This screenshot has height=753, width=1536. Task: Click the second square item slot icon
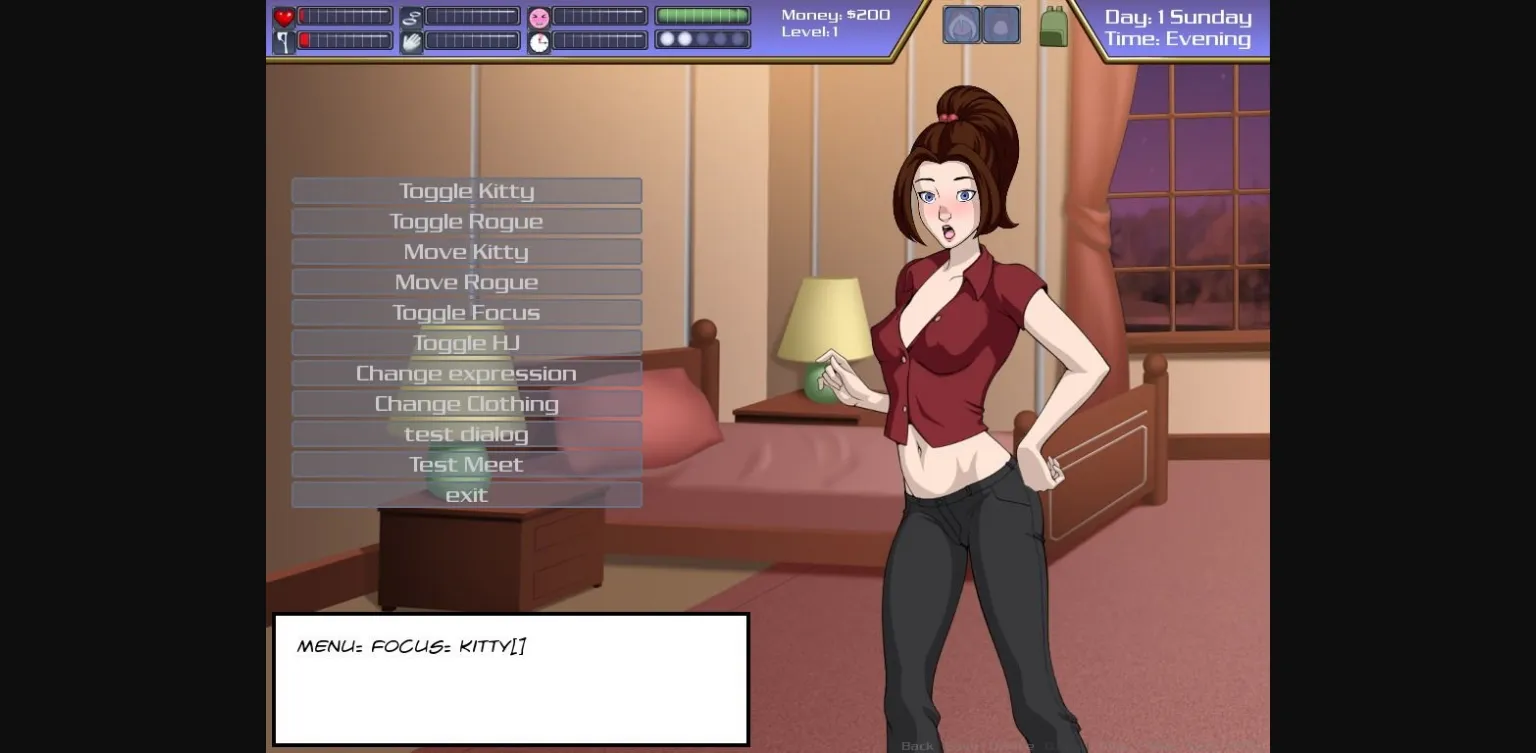point(1001,24)
